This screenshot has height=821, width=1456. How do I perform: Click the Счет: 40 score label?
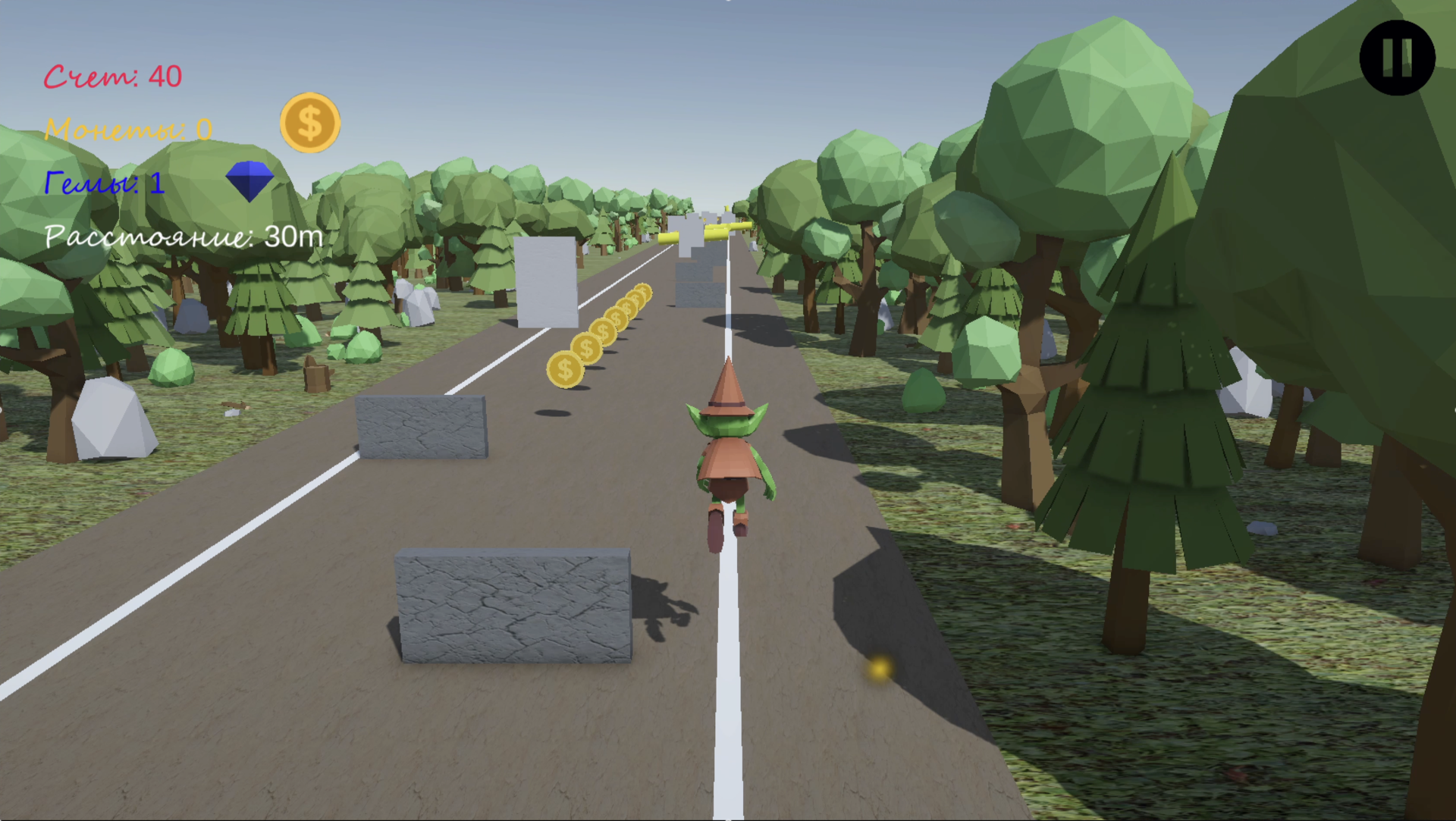[112, 74]
